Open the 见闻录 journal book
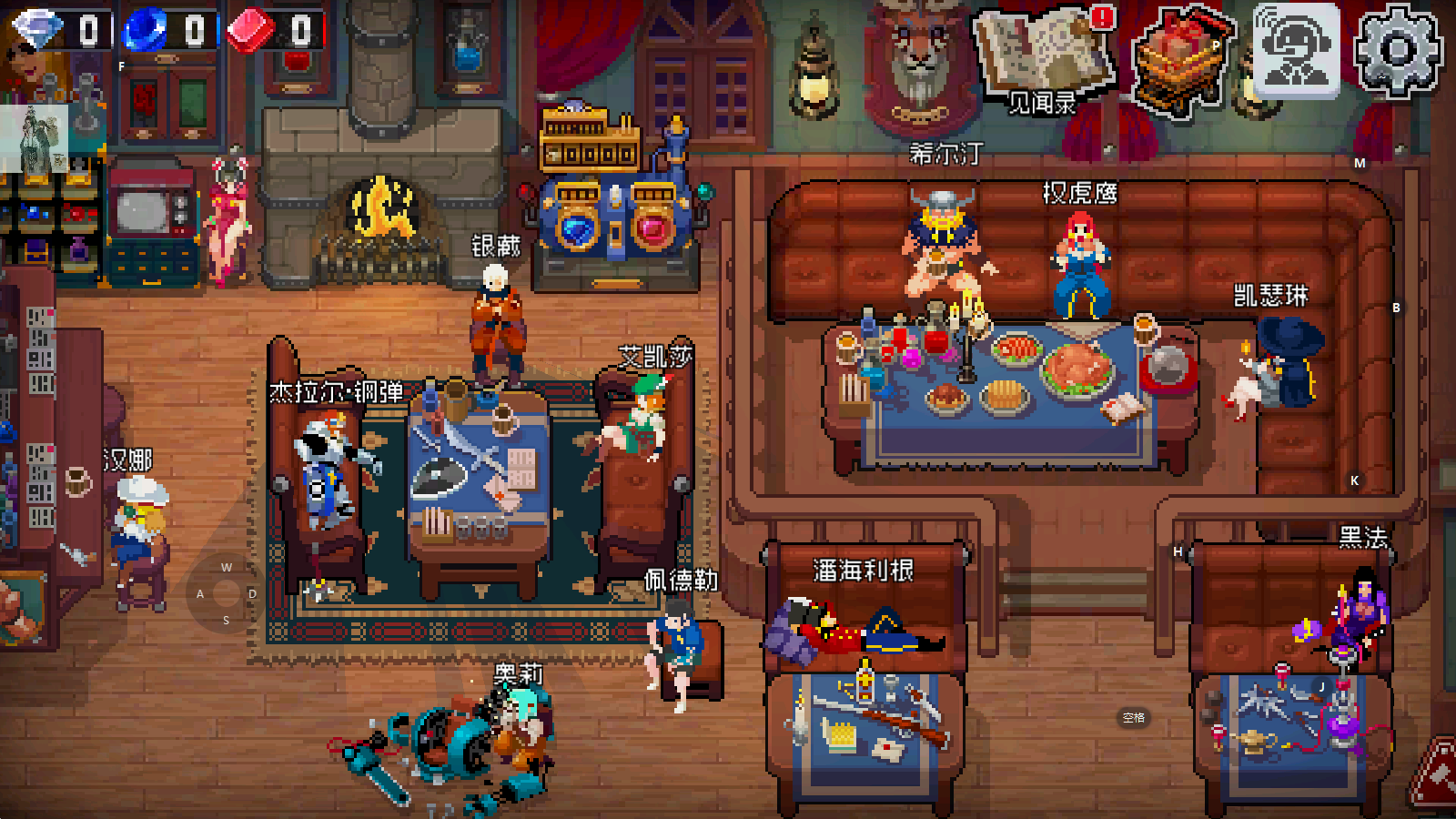The image size is (1456, 819). 1045,58
